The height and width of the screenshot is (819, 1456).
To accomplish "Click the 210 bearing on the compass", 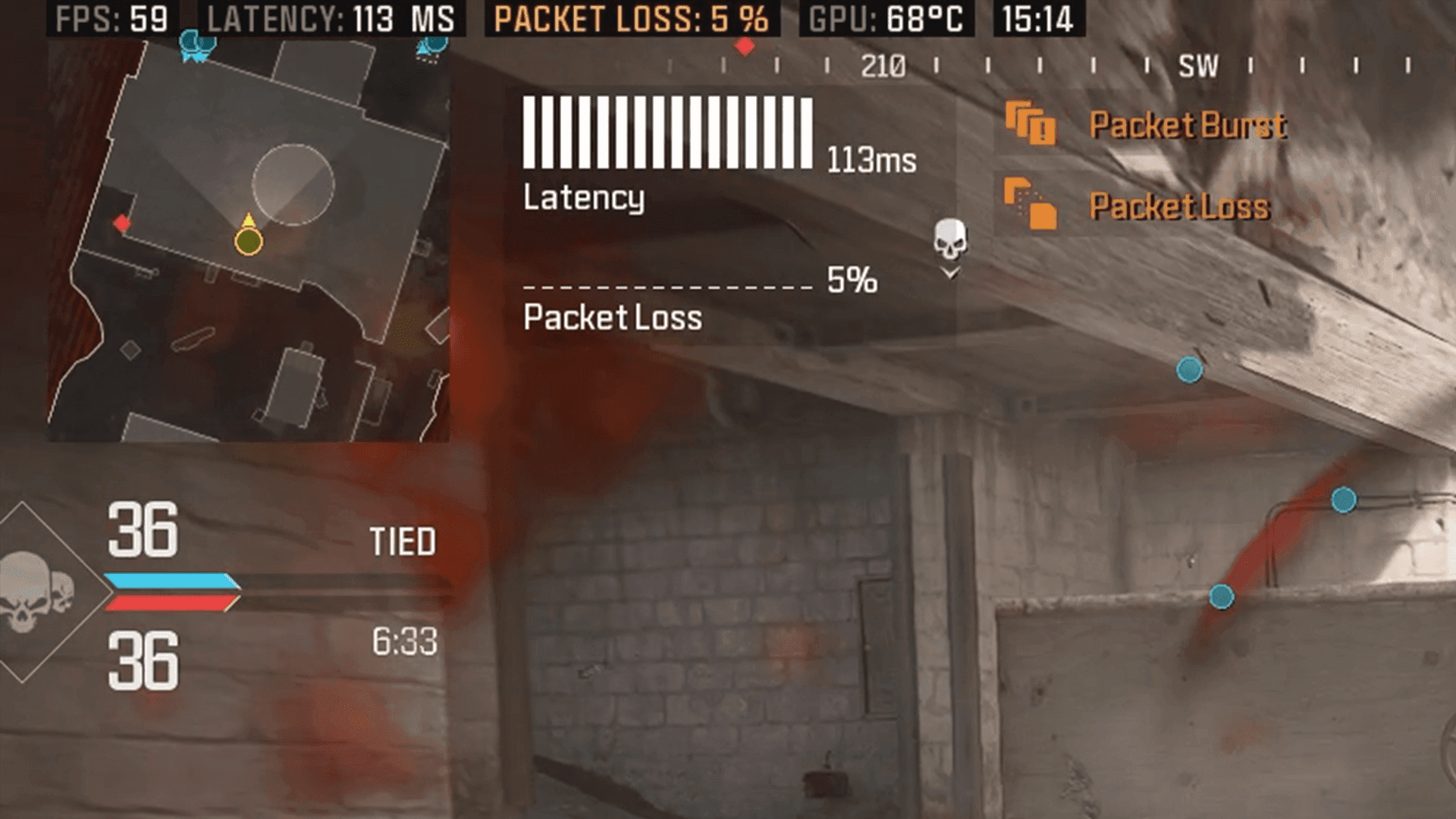I will [881, 67].
